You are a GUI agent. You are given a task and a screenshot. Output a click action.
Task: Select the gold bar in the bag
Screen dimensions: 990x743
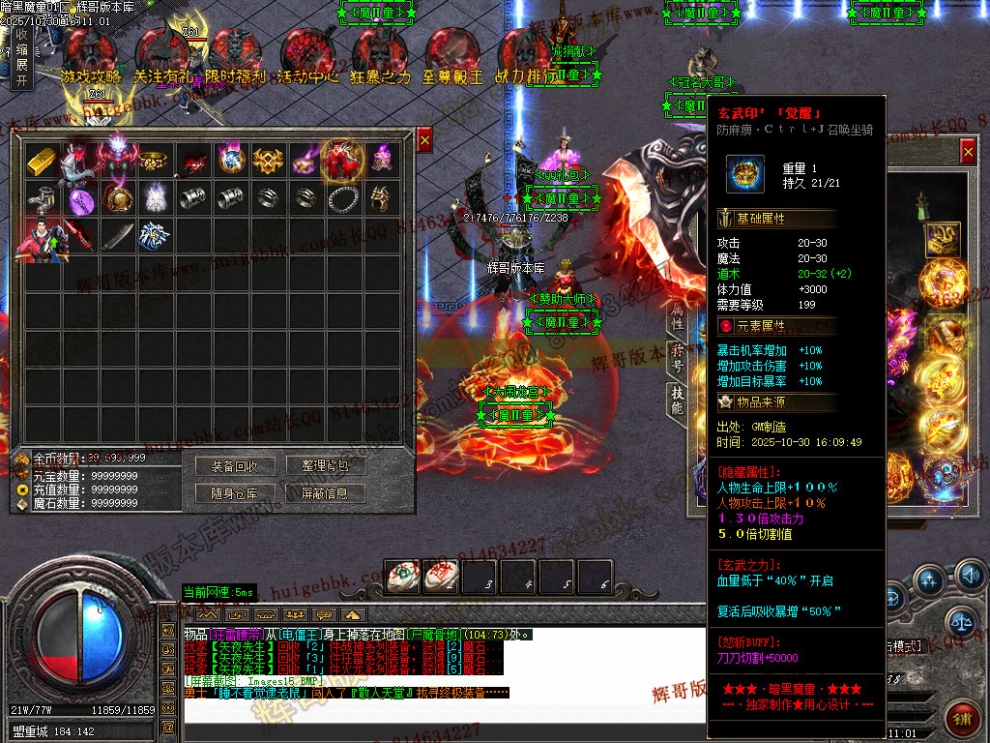(x=43, y=160)
